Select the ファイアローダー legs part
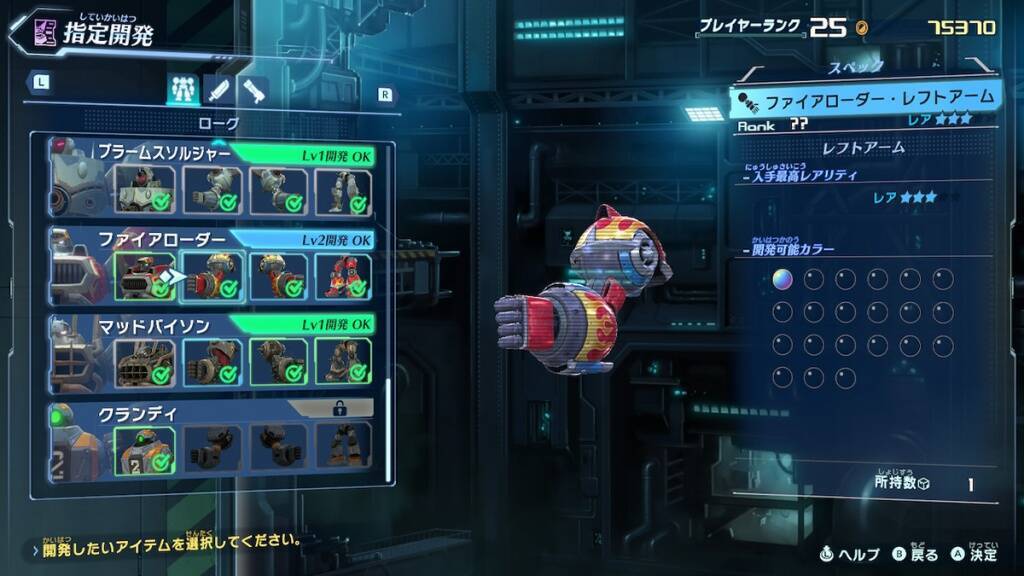Screen dimensions: 1024x576 (344, 276)
